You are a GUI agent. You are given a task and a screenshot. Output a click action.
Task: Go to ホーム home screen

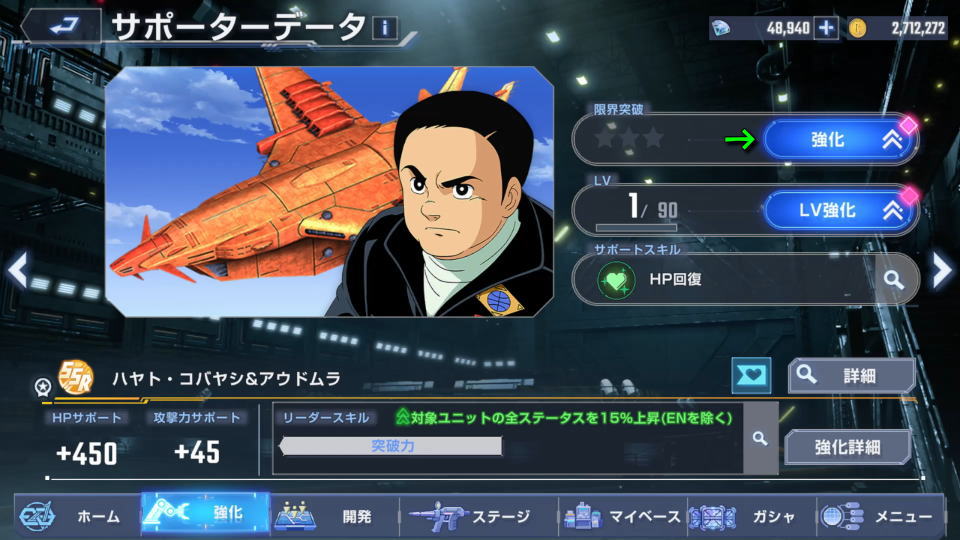pyautogui.click(x=75, y=516)
